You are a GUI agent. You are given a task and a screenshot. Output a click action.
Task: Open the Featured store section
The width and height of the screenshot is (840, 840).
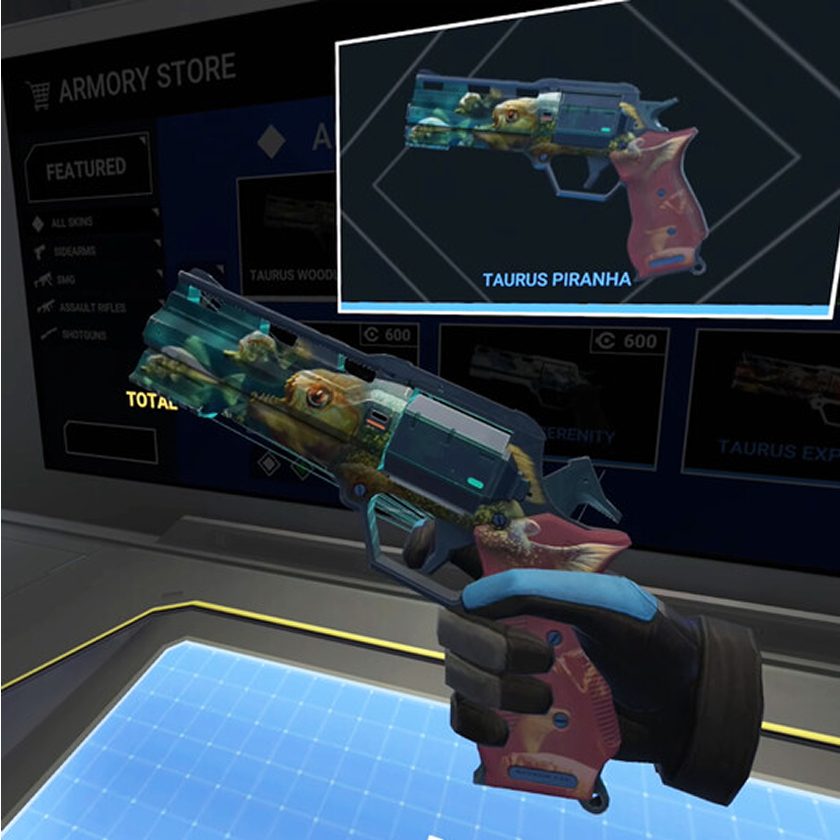(87, 169)
